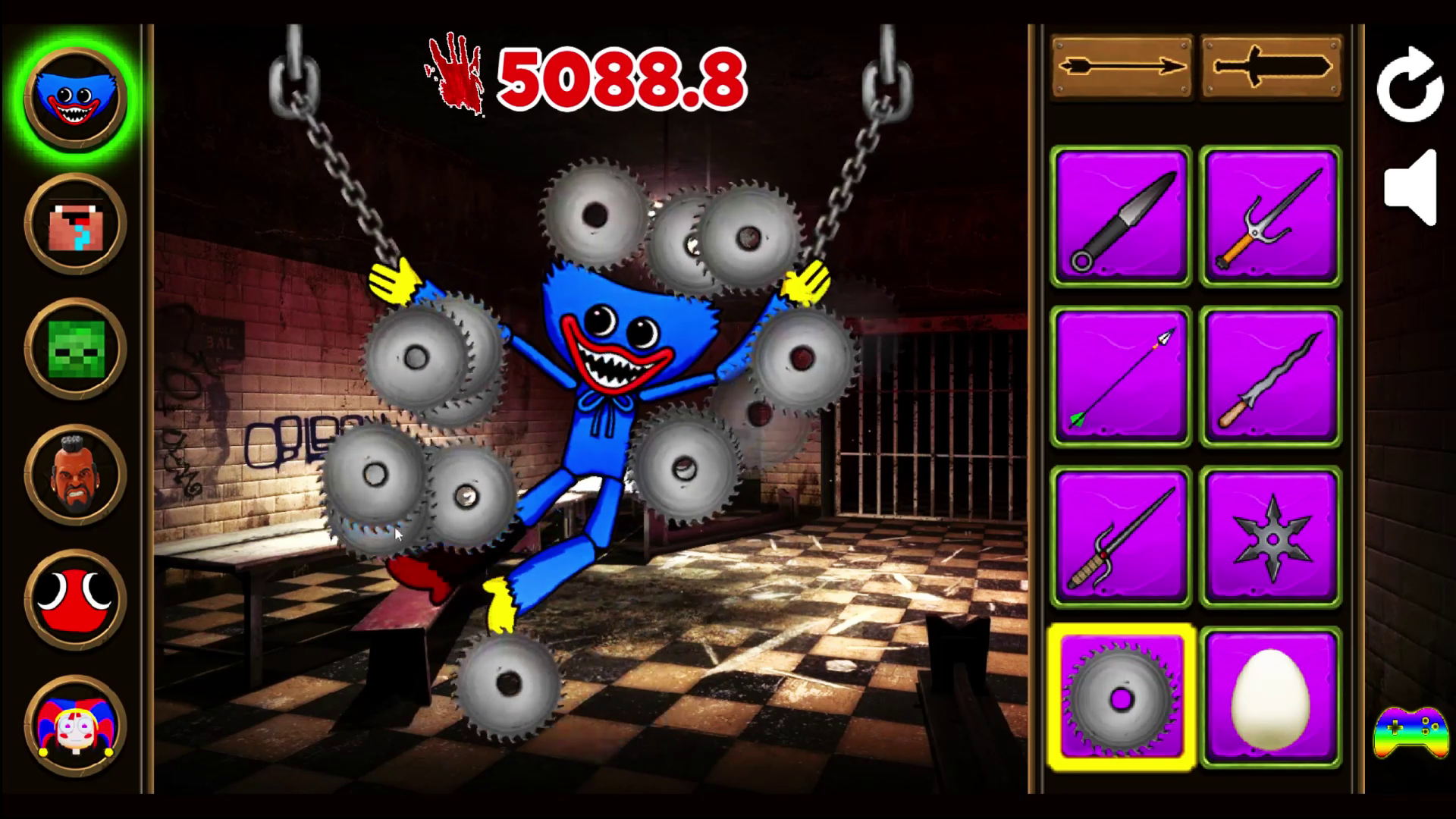Screen dimensions: 1456x819
Task: Open the arrow weapon category tab
Action: [x=1120, y=68]
